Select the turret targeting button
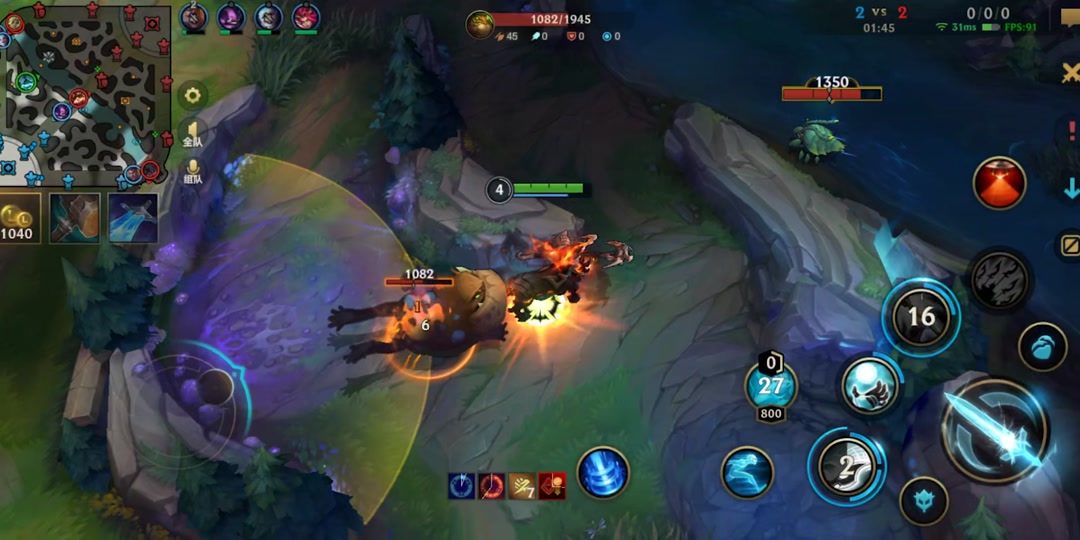The image size is (1080, 540). 923,500
